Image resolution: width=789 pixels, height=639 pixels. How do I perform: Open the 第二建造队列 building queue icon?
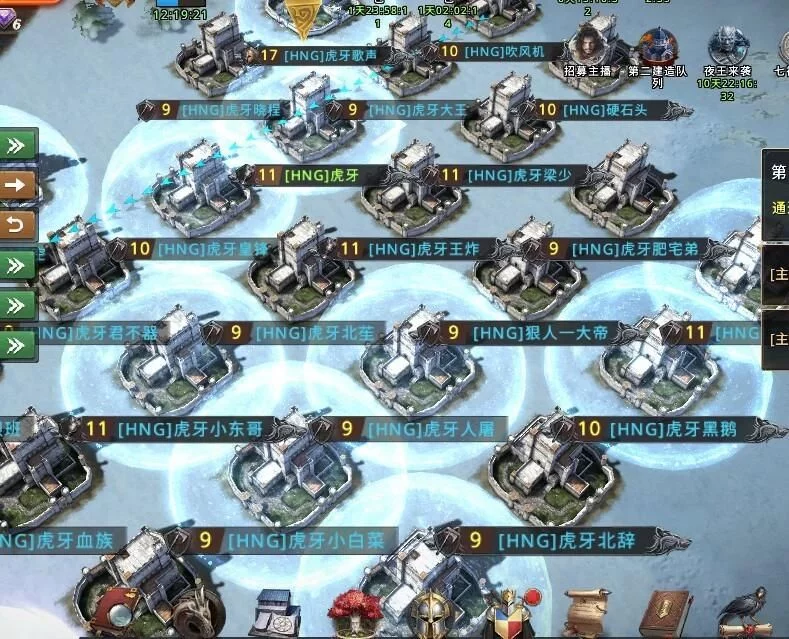pyautogui.click(x=657, y=46)
